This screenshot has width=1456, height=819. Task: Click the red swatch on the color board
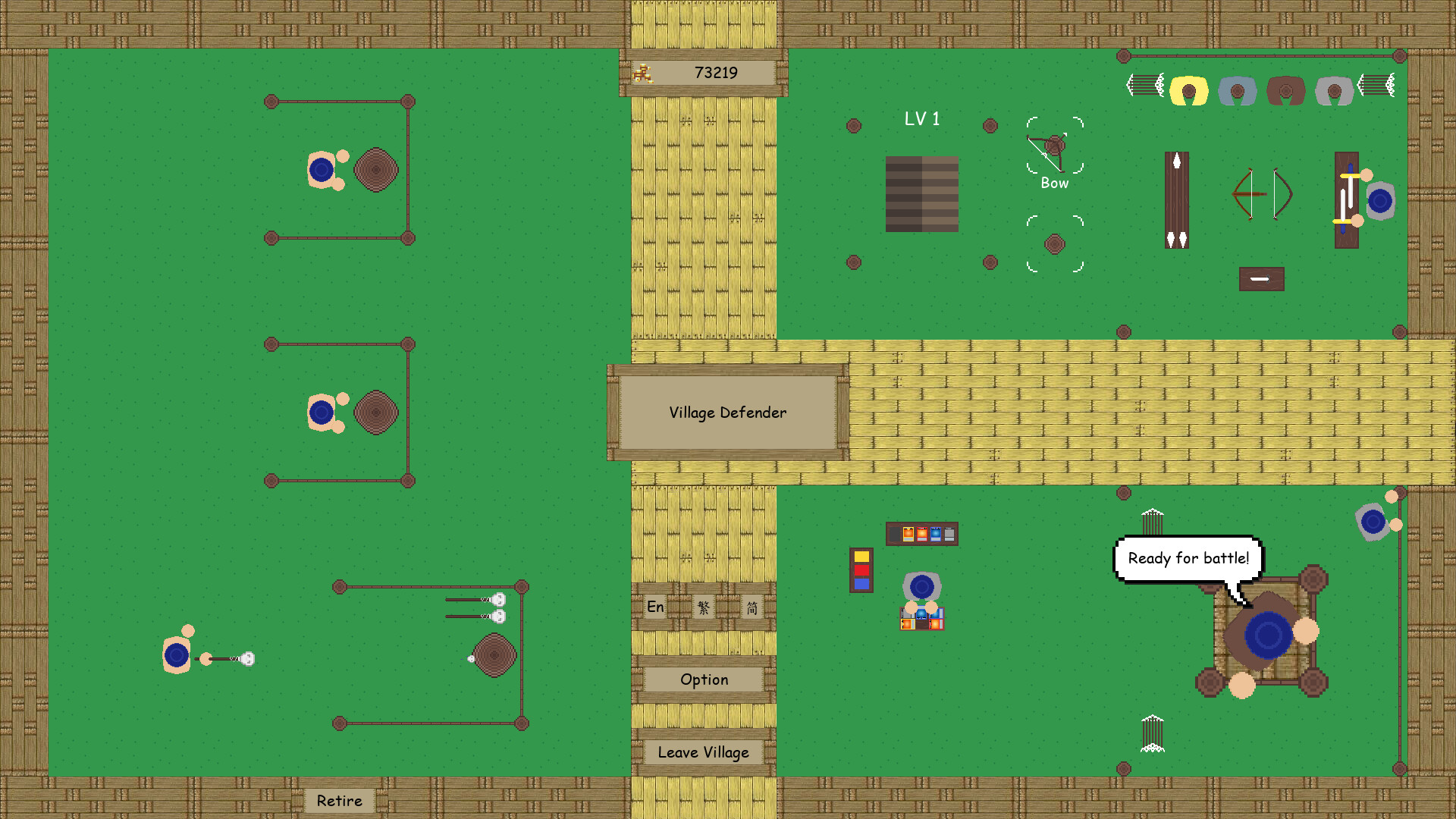click(x=861, y=570)
